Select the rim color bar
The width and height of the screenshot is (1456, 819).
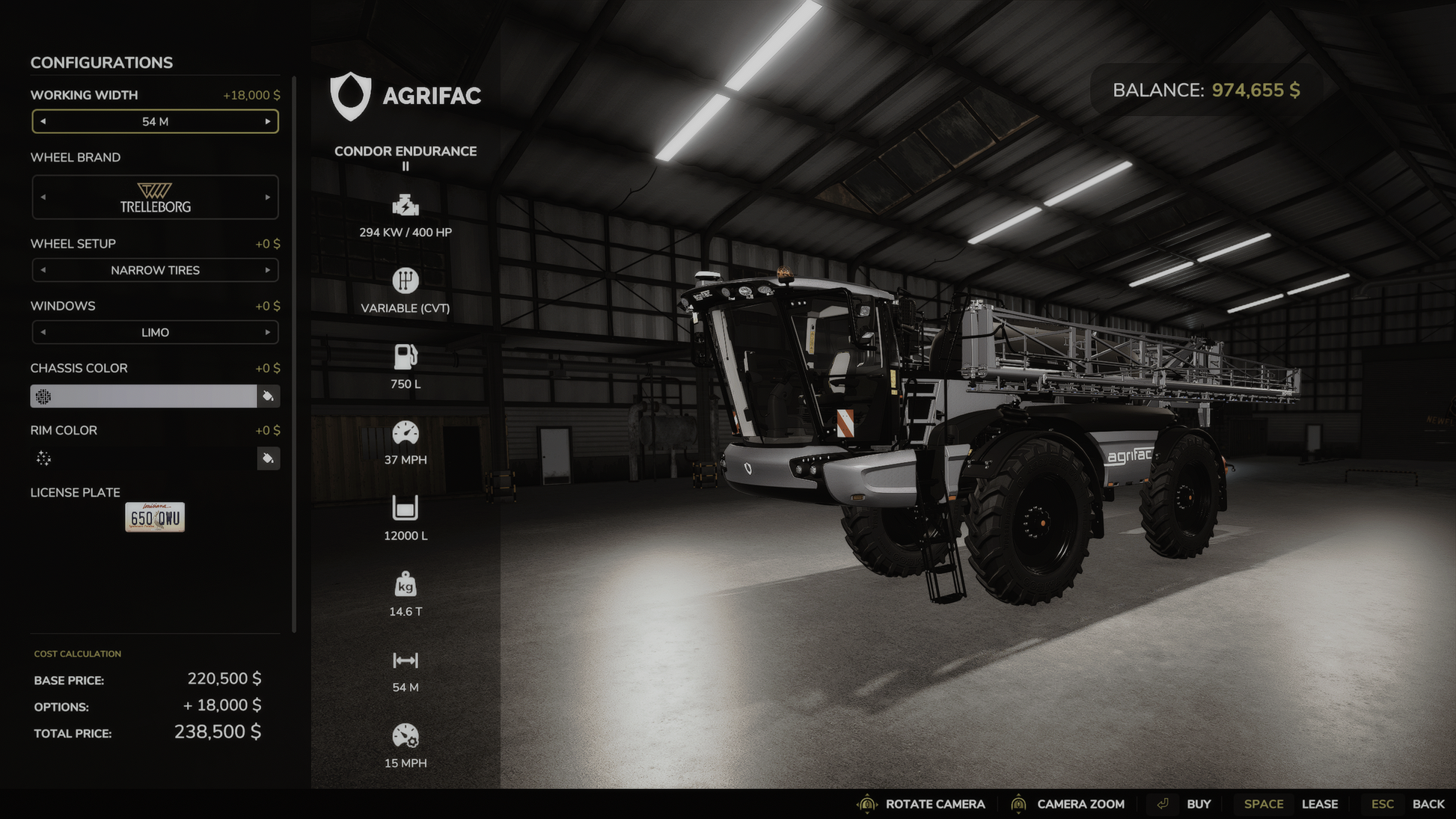[144, 458]
